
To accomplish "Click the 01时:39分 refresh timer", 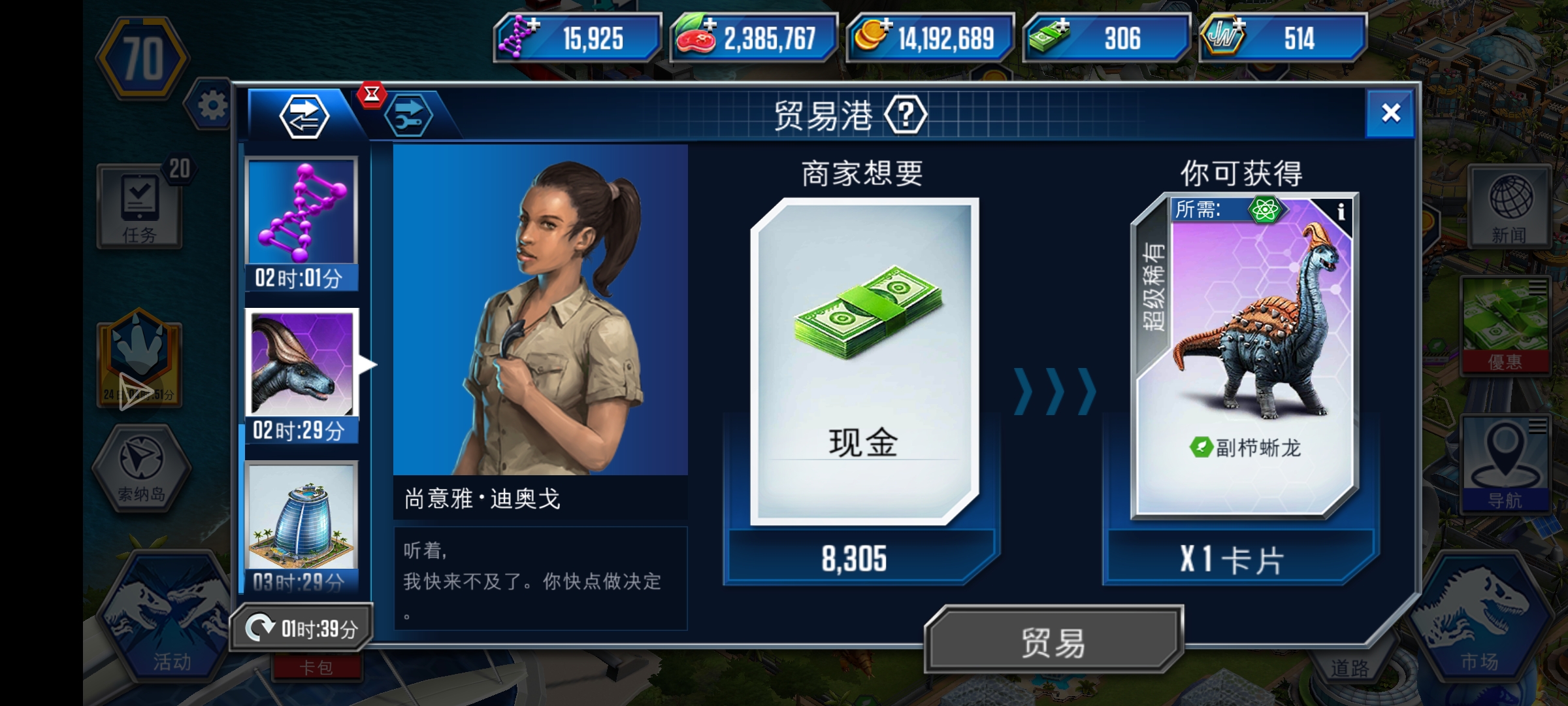I will 304,625.
